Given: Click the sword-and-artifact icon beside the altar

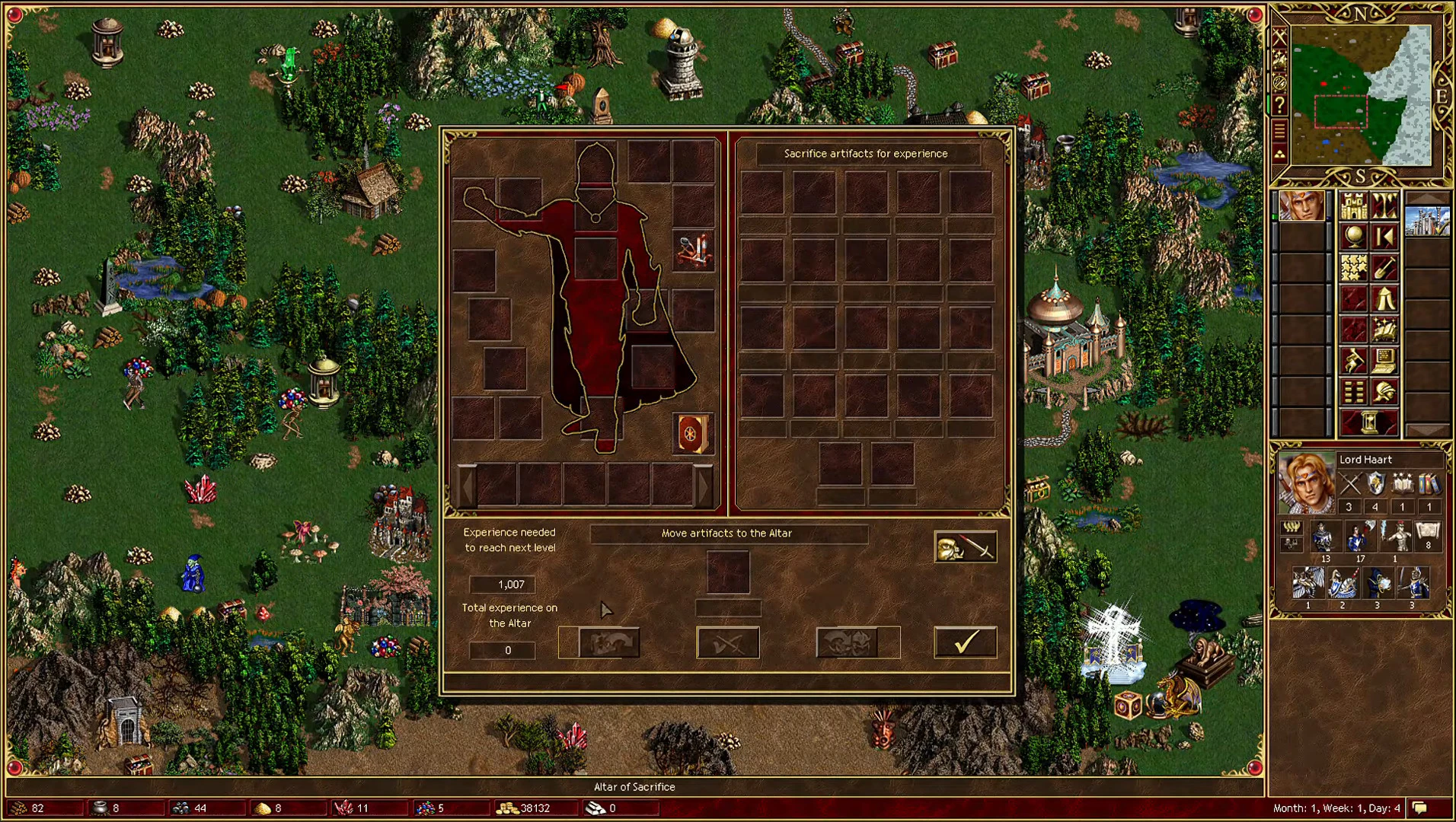Looking at the screenshot, I should [x=965, y=546].
